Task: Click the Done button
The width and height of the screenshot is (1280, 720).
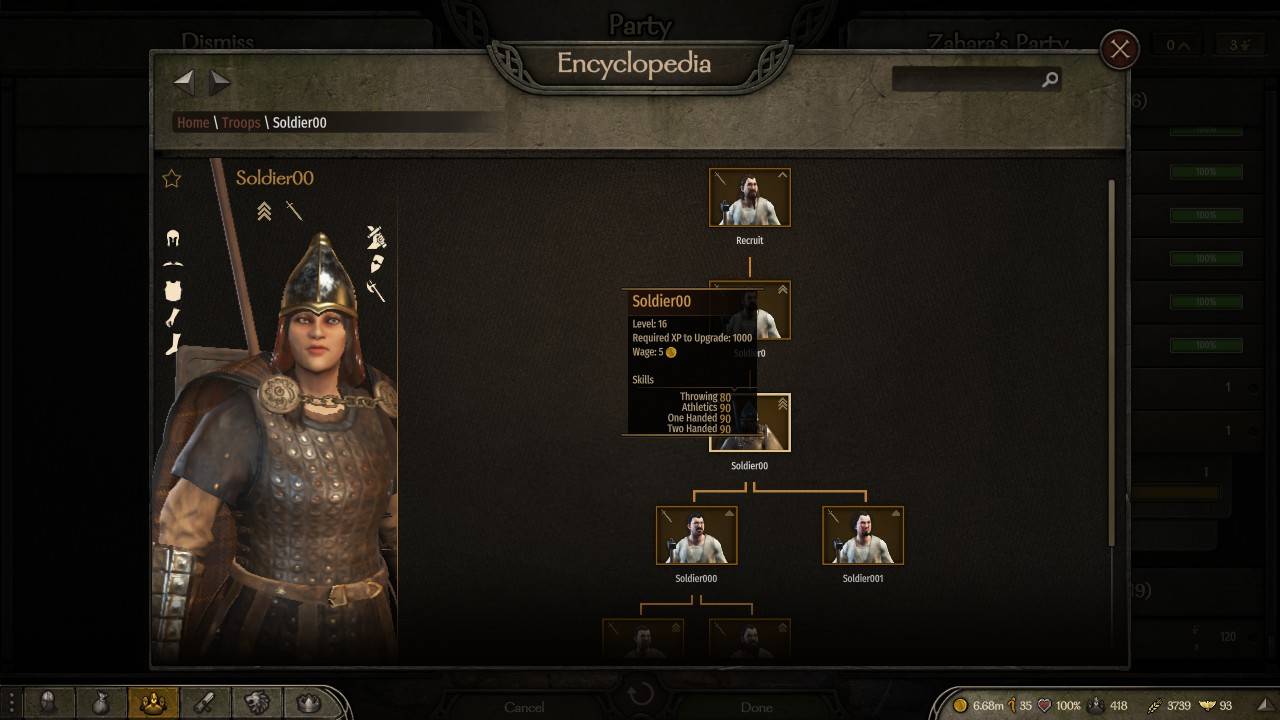Action: coord(756,707)
